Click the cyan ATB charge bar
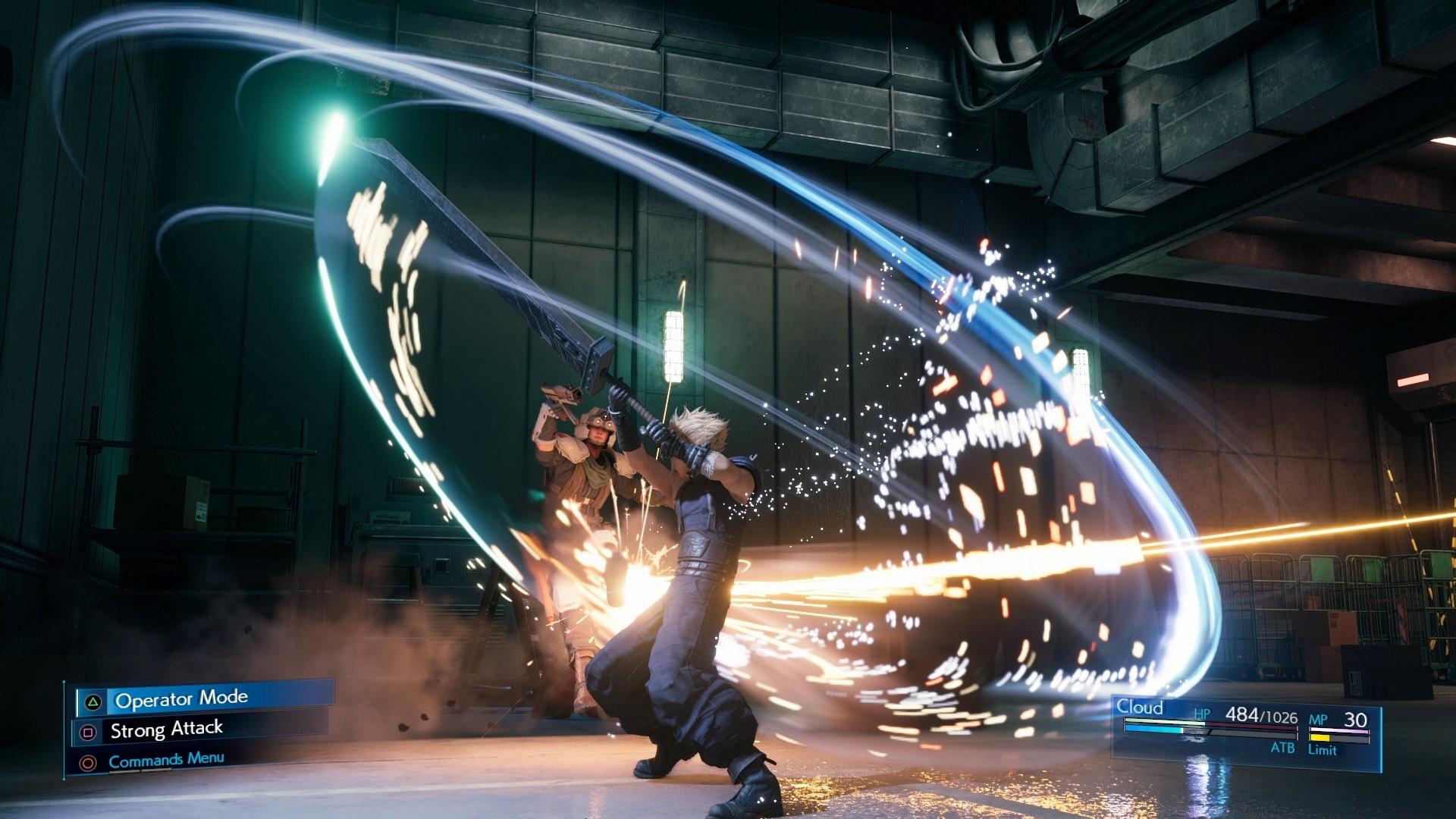1456x819 pixels. point(1153,730)
